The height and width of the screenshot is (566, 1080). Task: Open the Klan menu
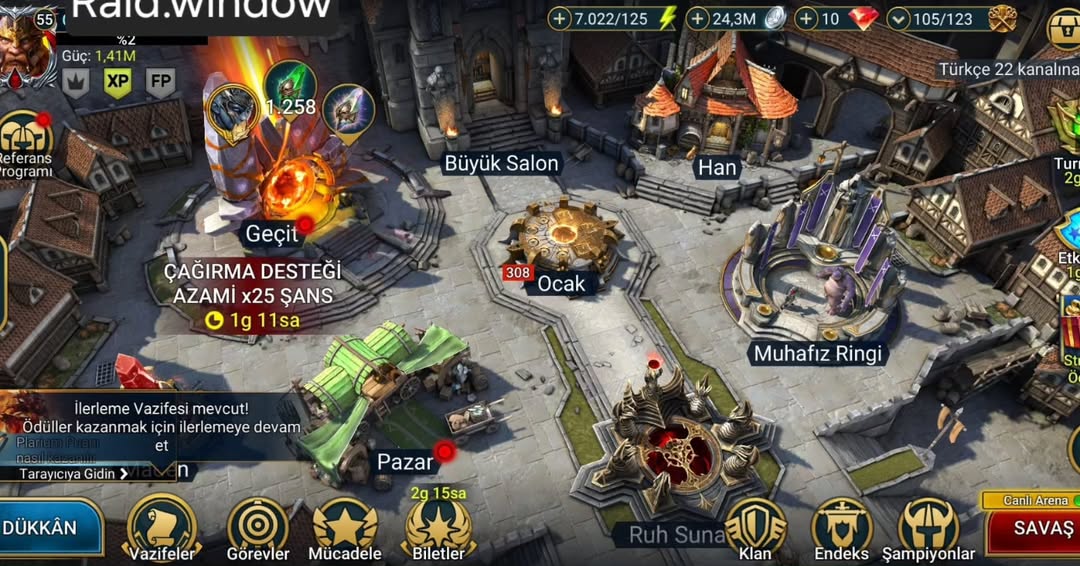point(755,526)
